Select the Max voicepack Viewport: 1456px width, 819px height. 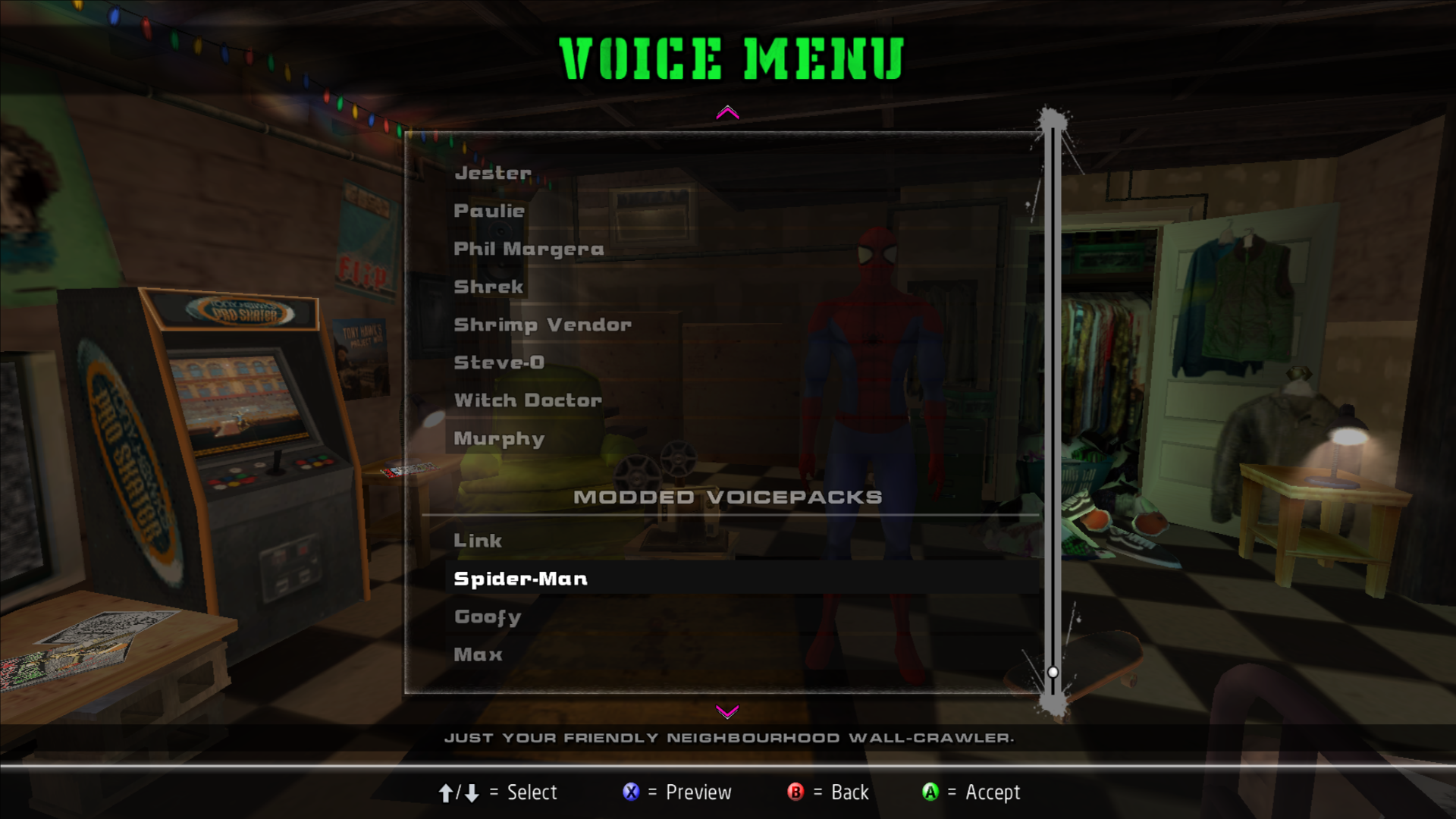click(x=478, y=654)
